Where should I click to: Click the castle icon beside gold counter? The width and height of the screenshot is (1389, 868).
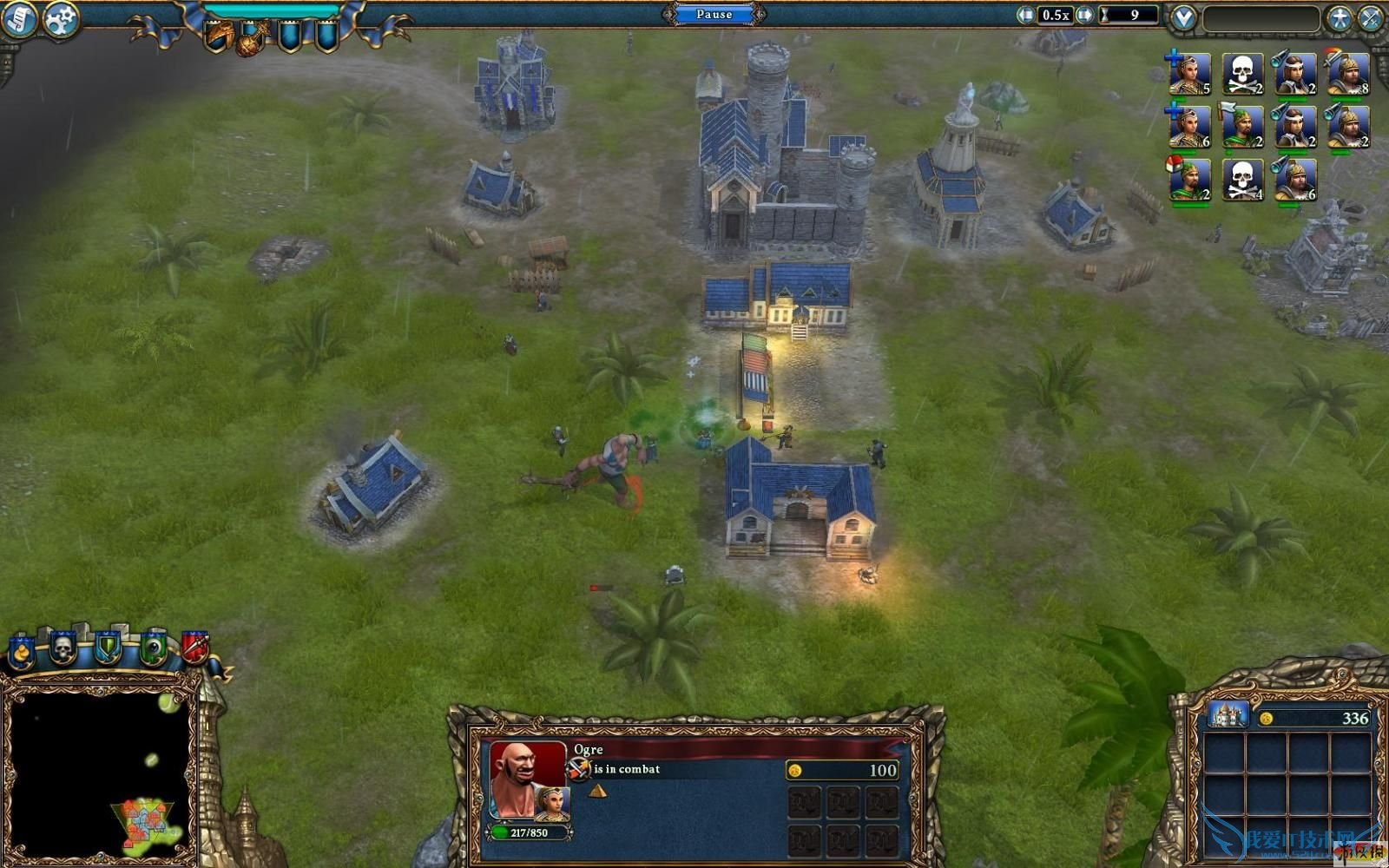click(x=1228, y=716)
